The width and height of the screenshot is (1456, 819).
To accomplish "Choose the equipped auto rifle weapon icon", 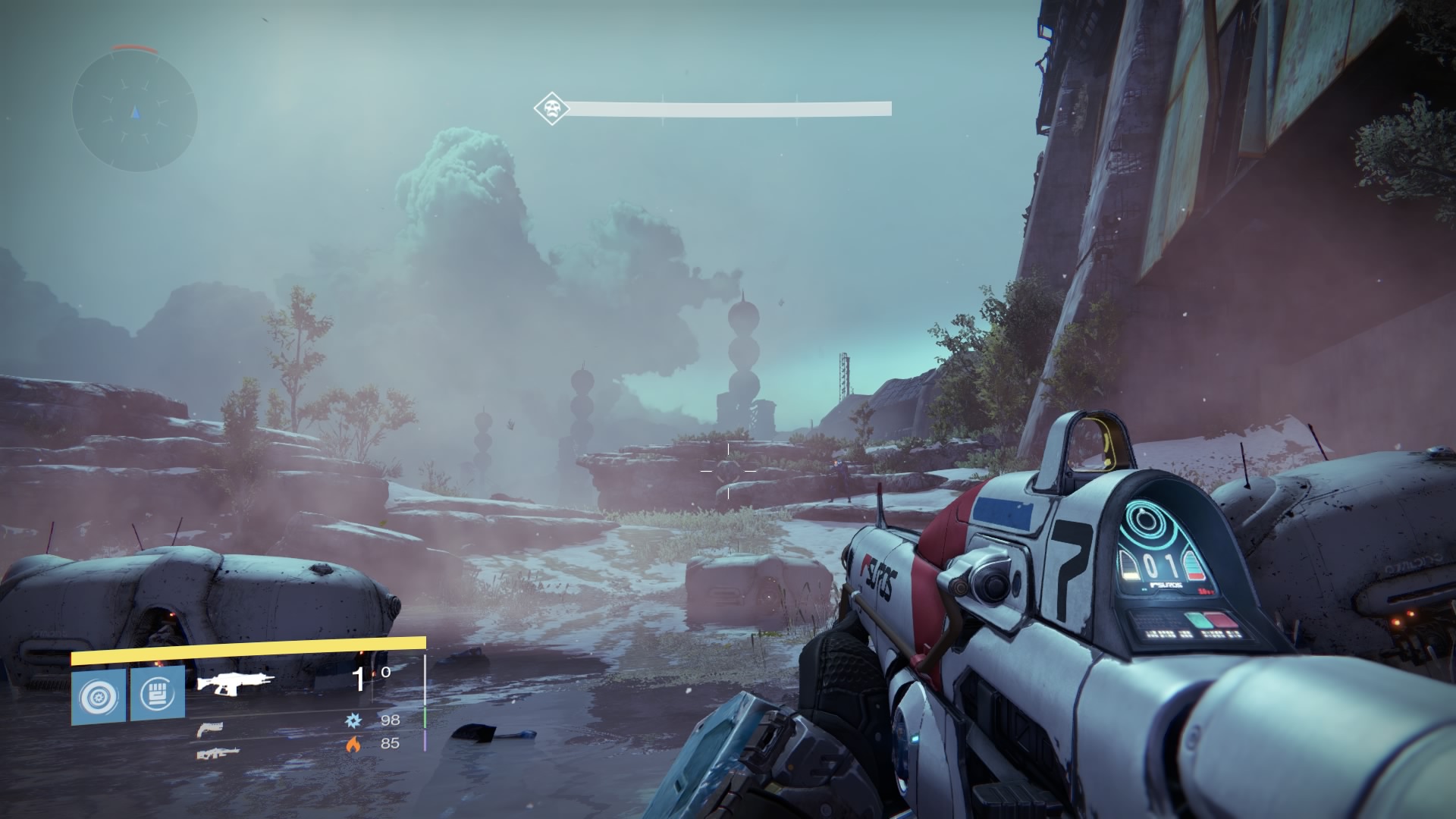I will [235, 682].
